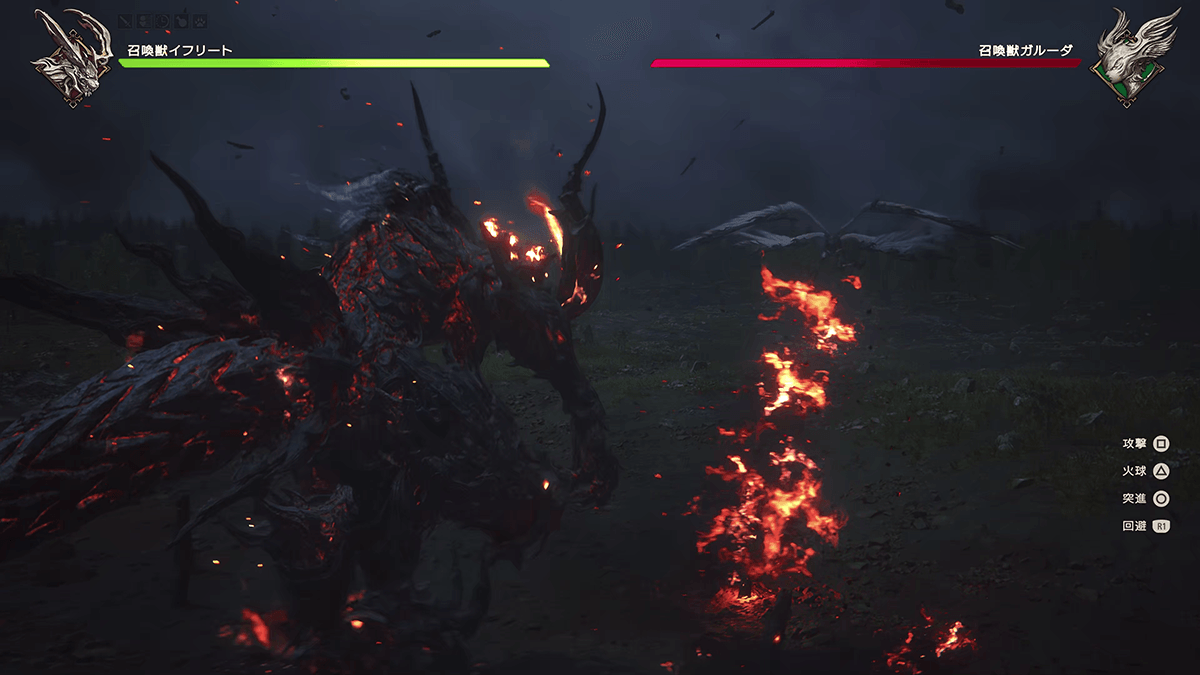Image resolution: width=1200 pixels, height=675 pixels.
Task: Click the Garuda portrait emblem
Action: pyautogui.click(x=1128, y=58)
